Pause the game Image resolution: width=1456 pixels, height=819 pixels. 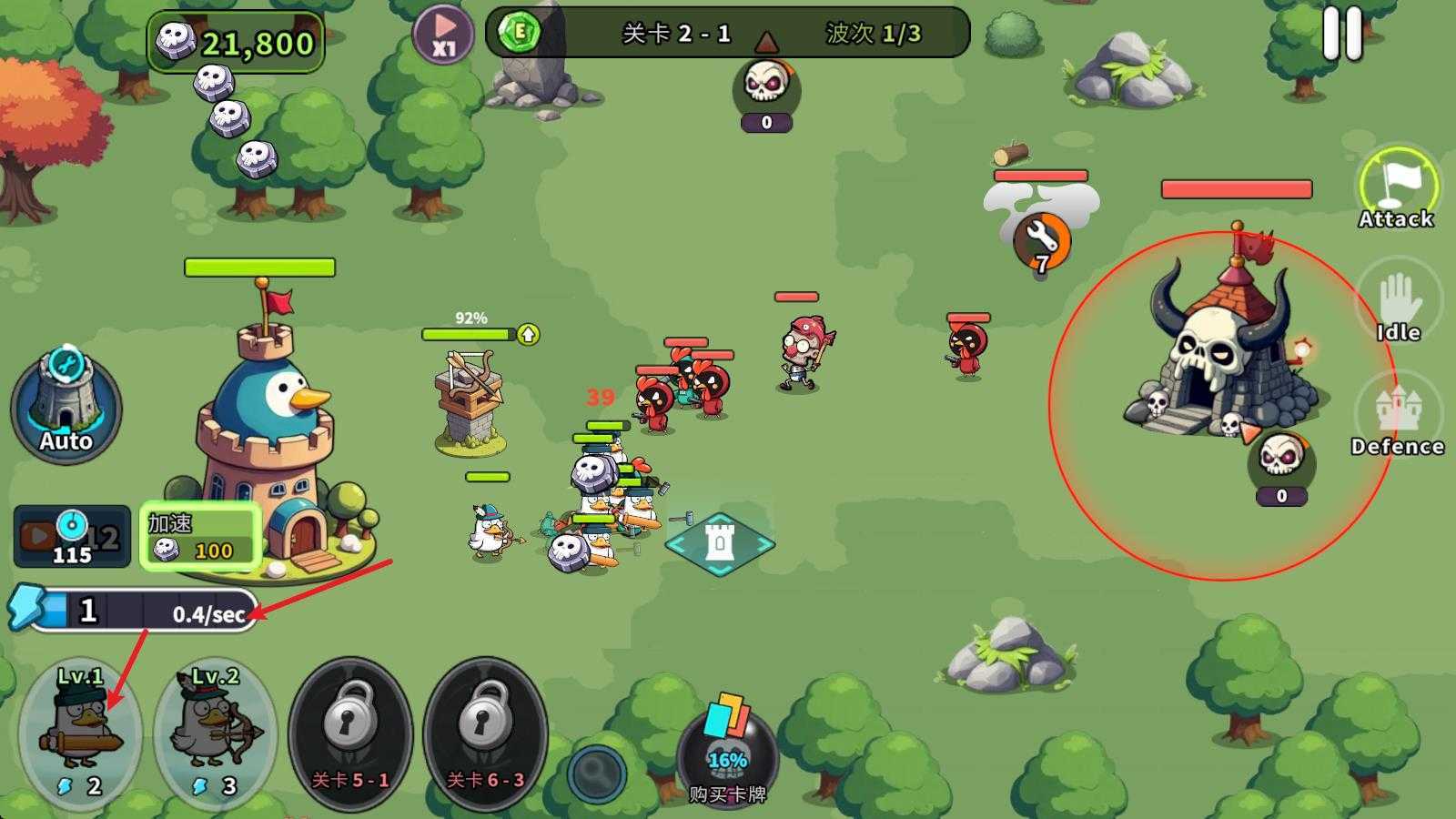click(x=1342, y=34)
